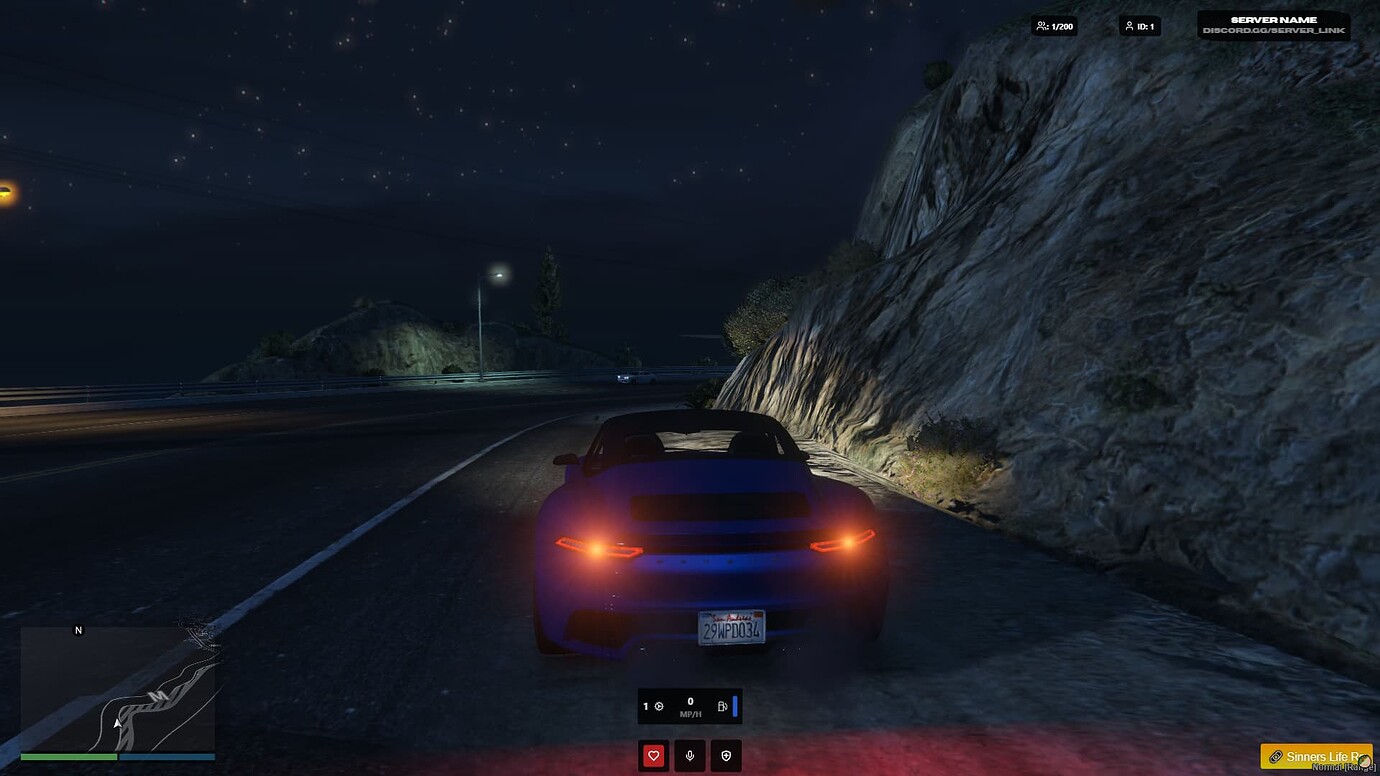Click the blue fuel level bar
Viewport: 1380px width, 776px height.
pos(735,706)
